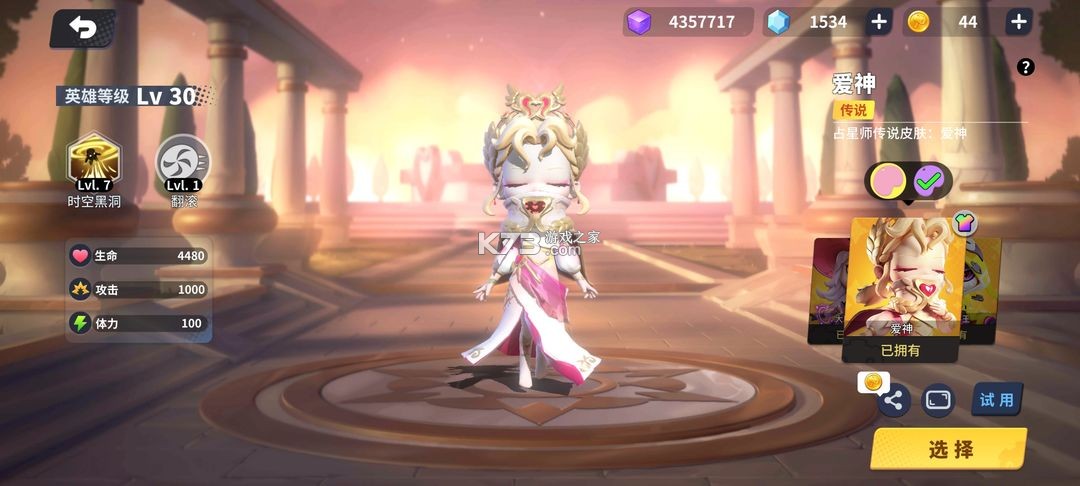
Task: View the 翻滚 roll skill icon
Action: [183, 160]
